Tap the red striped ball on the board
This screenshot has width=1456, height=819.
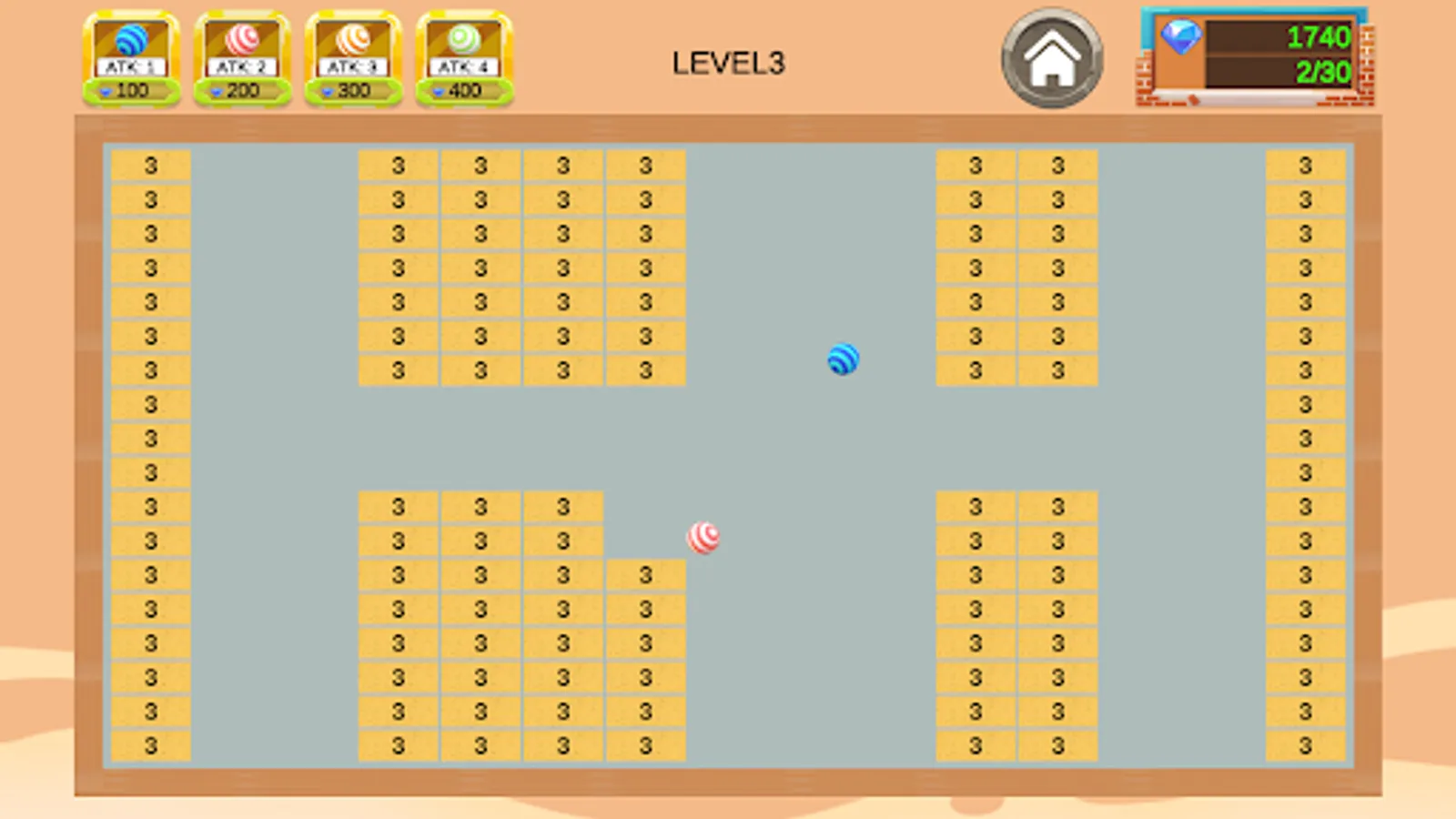(x=705, y=538)
